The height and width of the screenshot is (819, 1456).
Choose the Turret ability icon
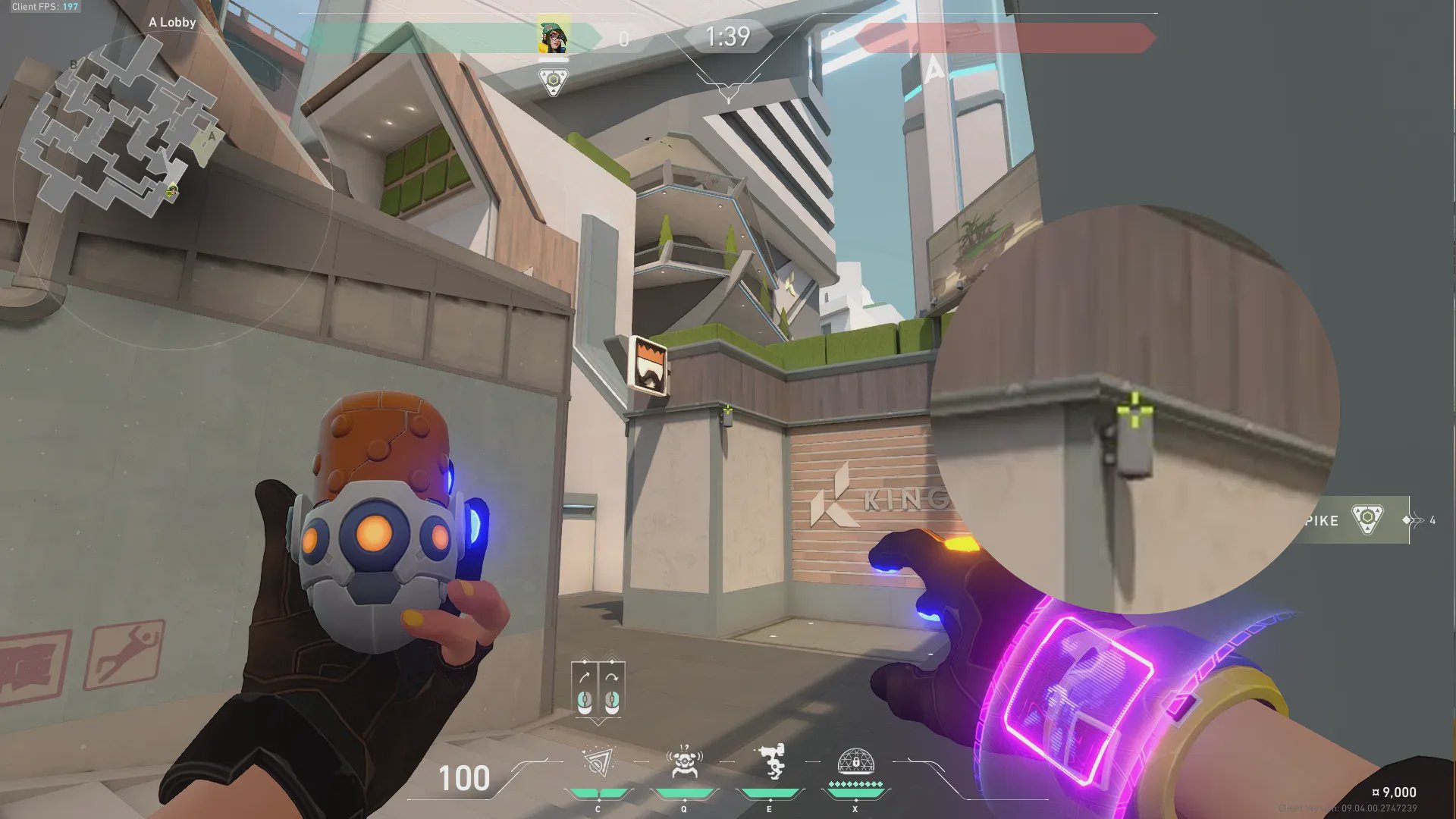(x=770, y=762)
